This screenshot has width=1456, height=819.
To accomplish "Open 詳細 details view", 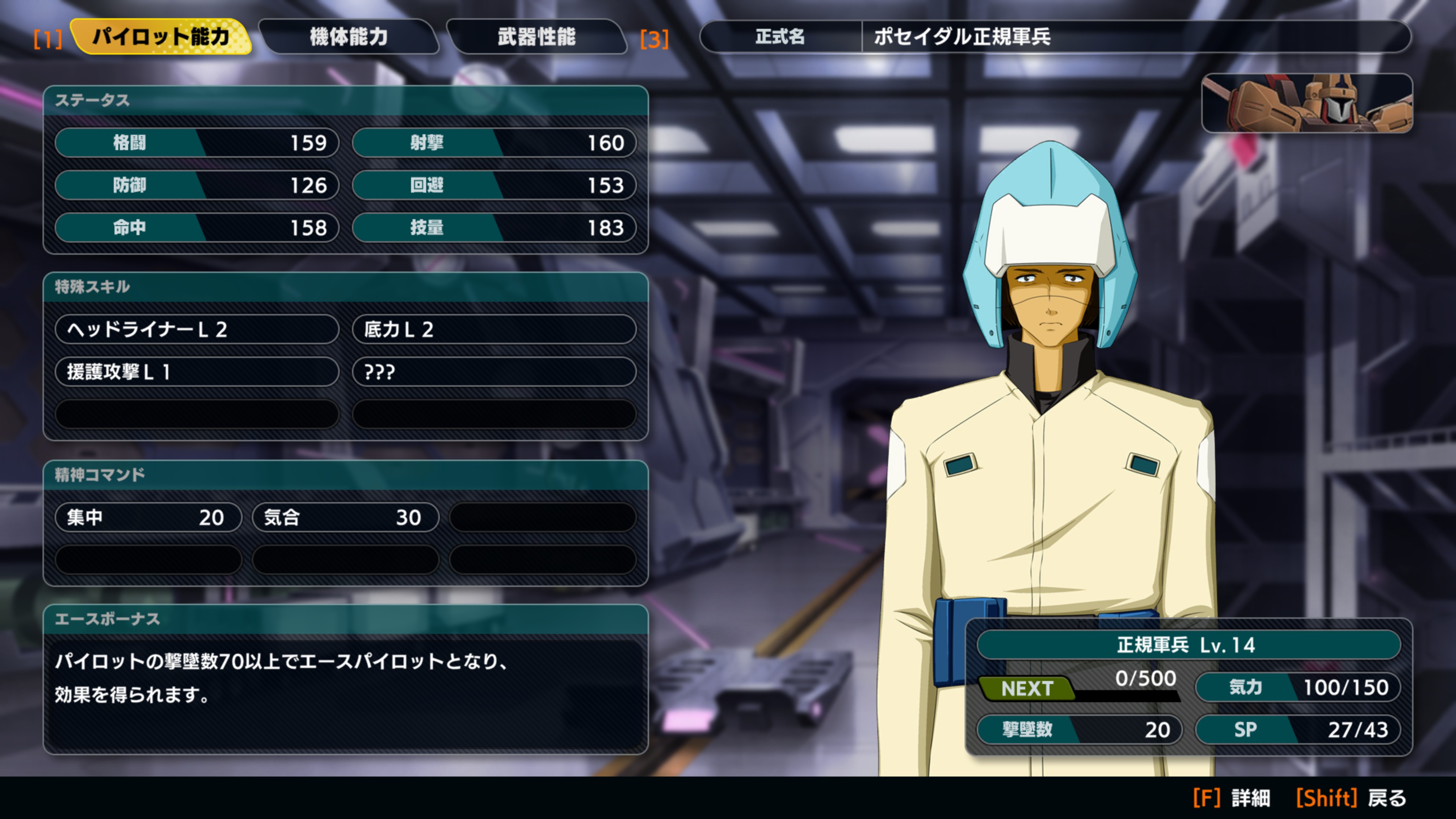I will (1232, 798).
